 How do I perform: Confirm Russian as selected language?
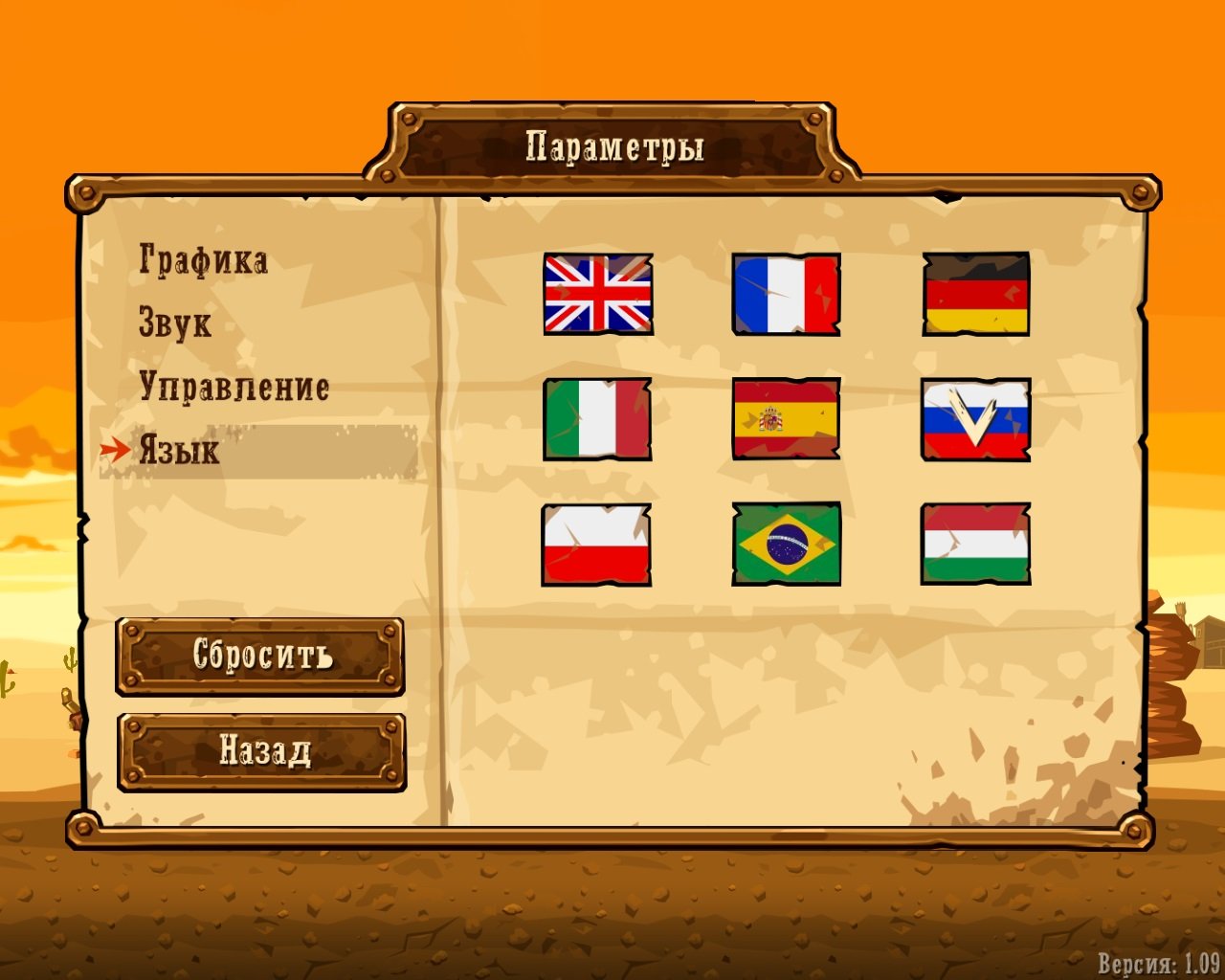(975, 421)
